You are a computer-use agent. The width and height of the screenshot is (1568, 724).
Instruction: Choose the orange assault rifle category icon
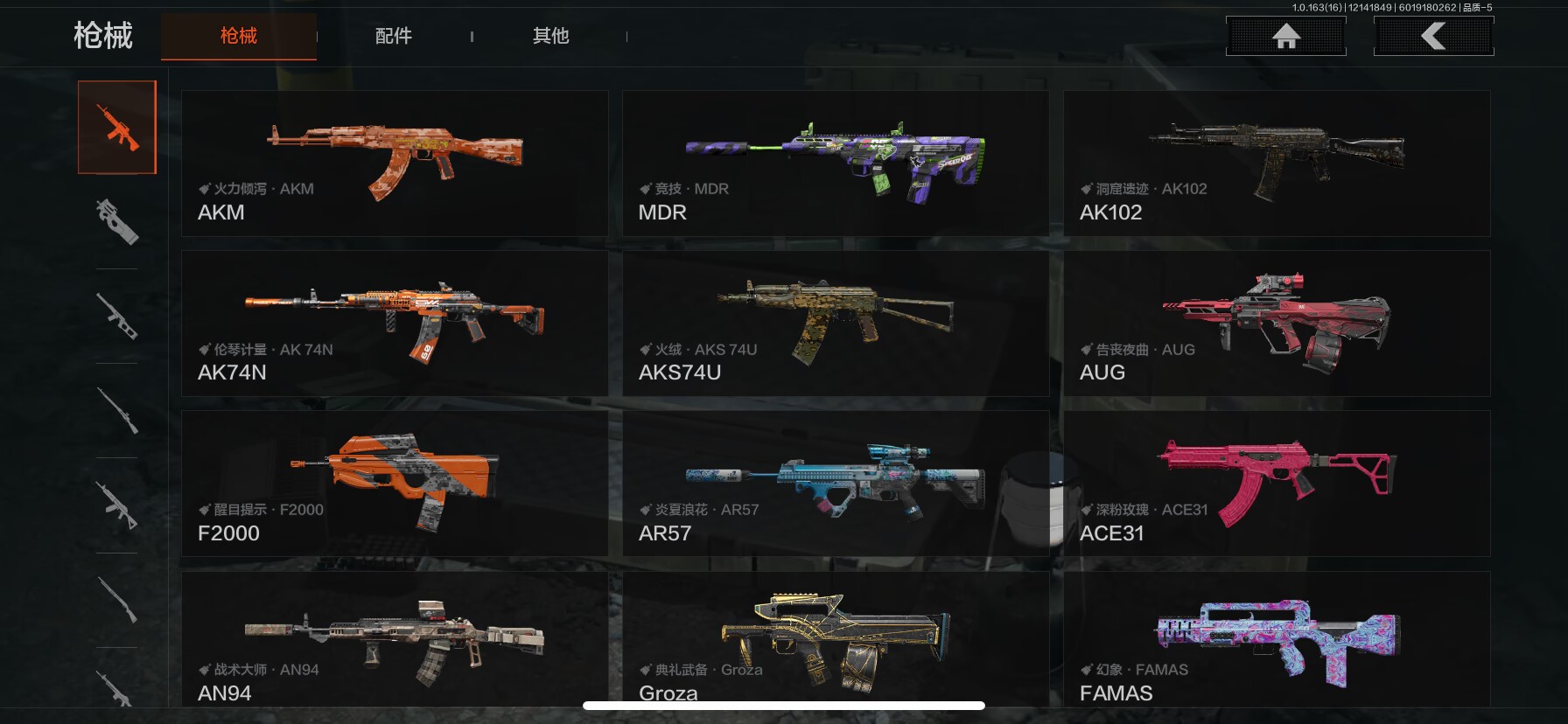pyautogui.click(x=117, y=128)
